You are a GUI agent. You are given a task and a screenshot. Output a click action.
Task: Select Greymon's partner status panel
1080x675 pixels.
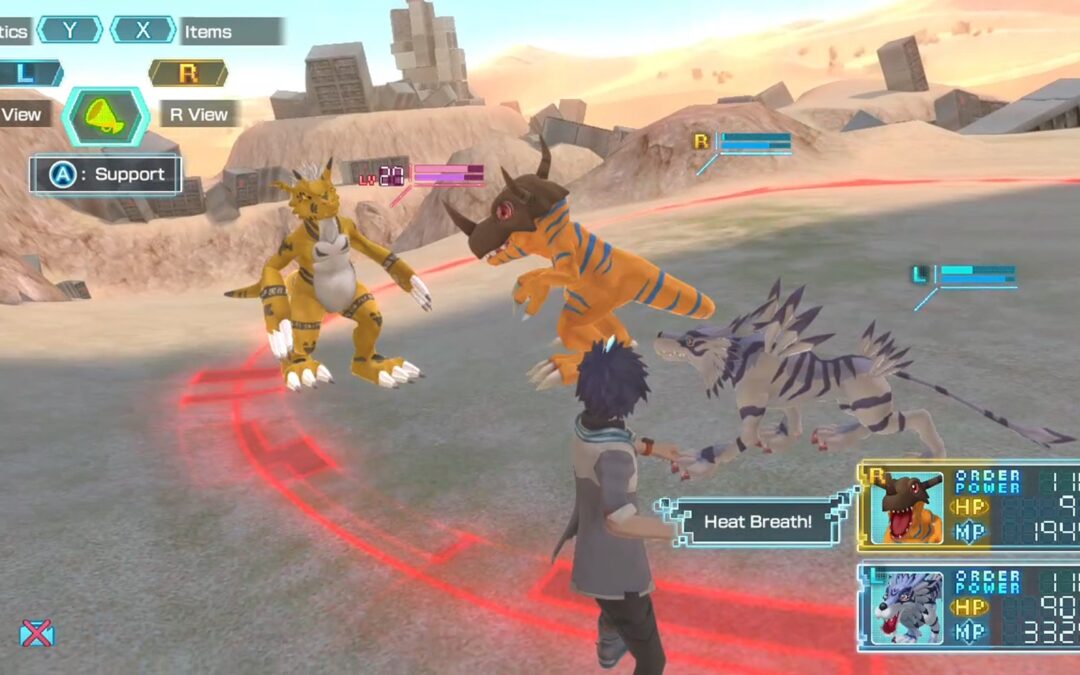coord(968,507)
